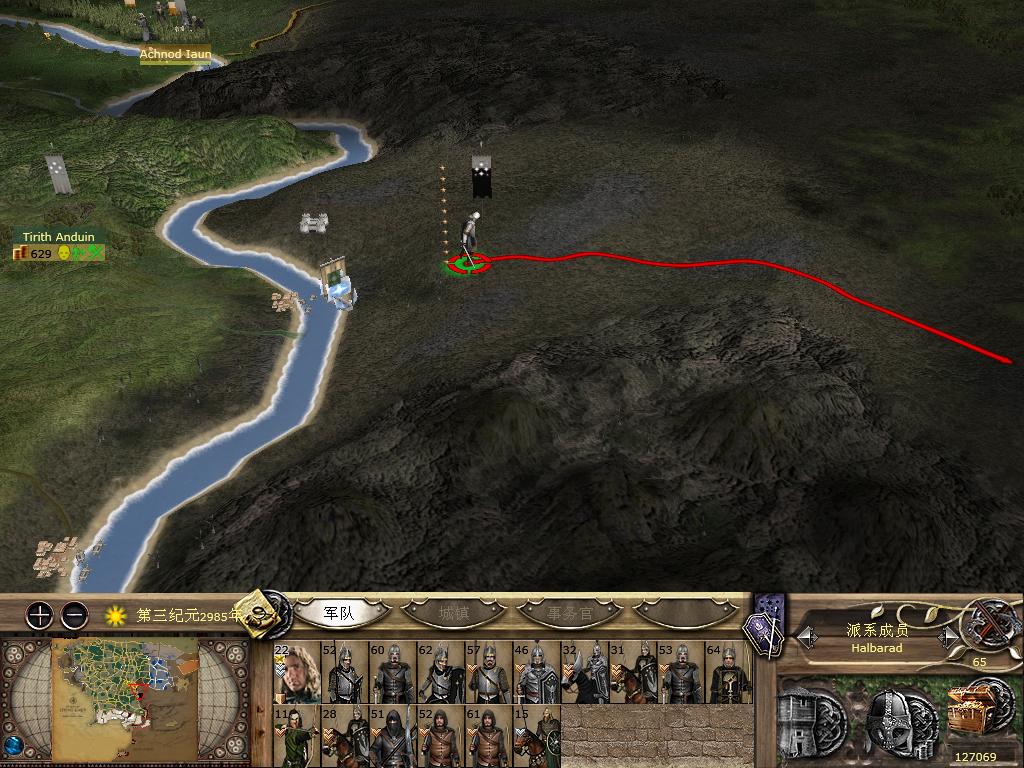Zoom out the minimap with the minus button
The height and width of the screenshot is (768, 1024).
click(74, 615)
